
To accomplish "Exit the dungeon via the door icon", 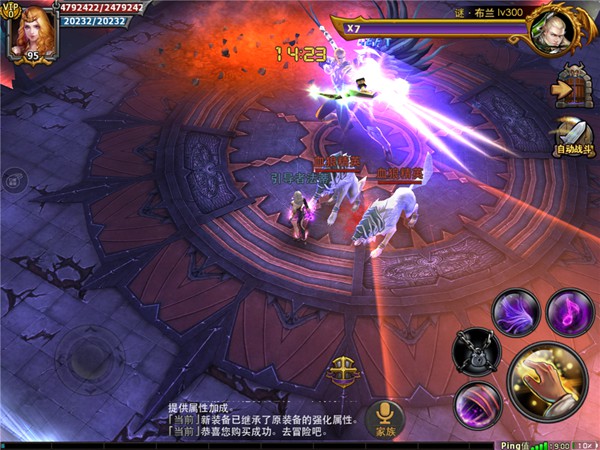I will [574, 88].
